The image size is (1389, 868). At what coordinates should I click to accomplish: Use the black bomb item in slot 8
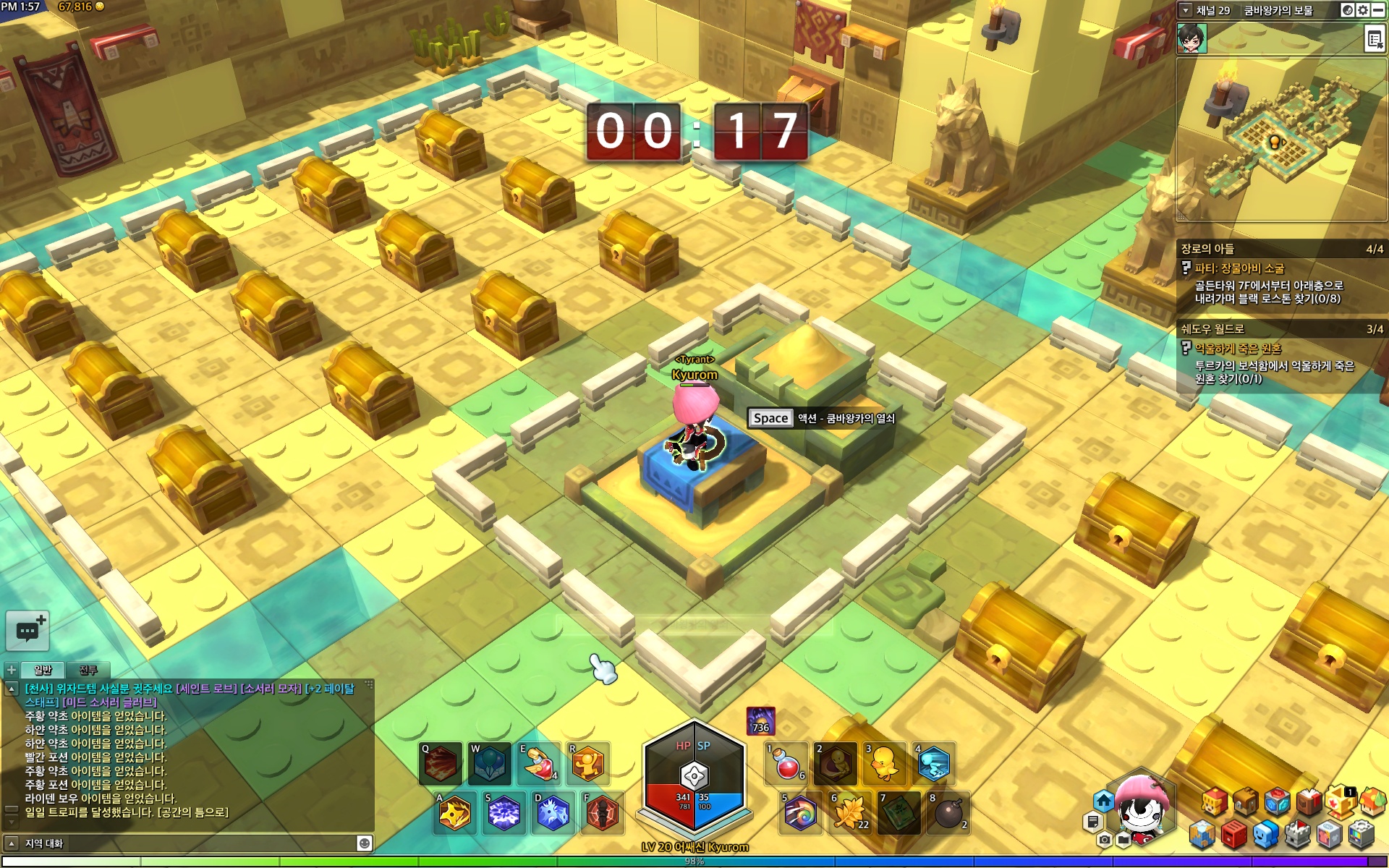coord(948,813)
